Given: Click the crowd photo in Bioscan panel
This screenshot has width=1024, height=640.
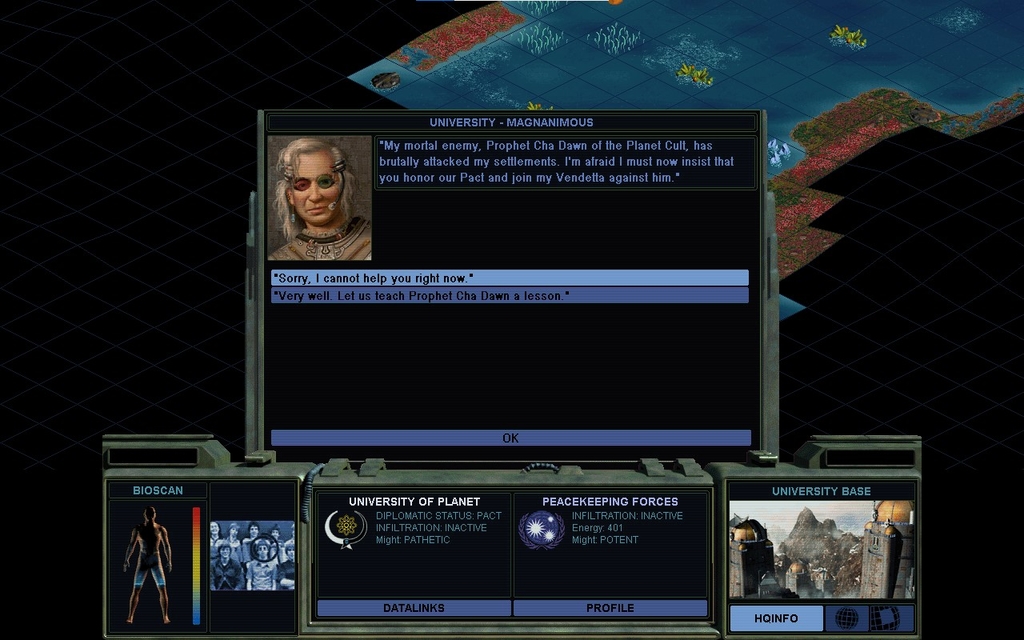Looking at the screenshot, I should 252,555.
